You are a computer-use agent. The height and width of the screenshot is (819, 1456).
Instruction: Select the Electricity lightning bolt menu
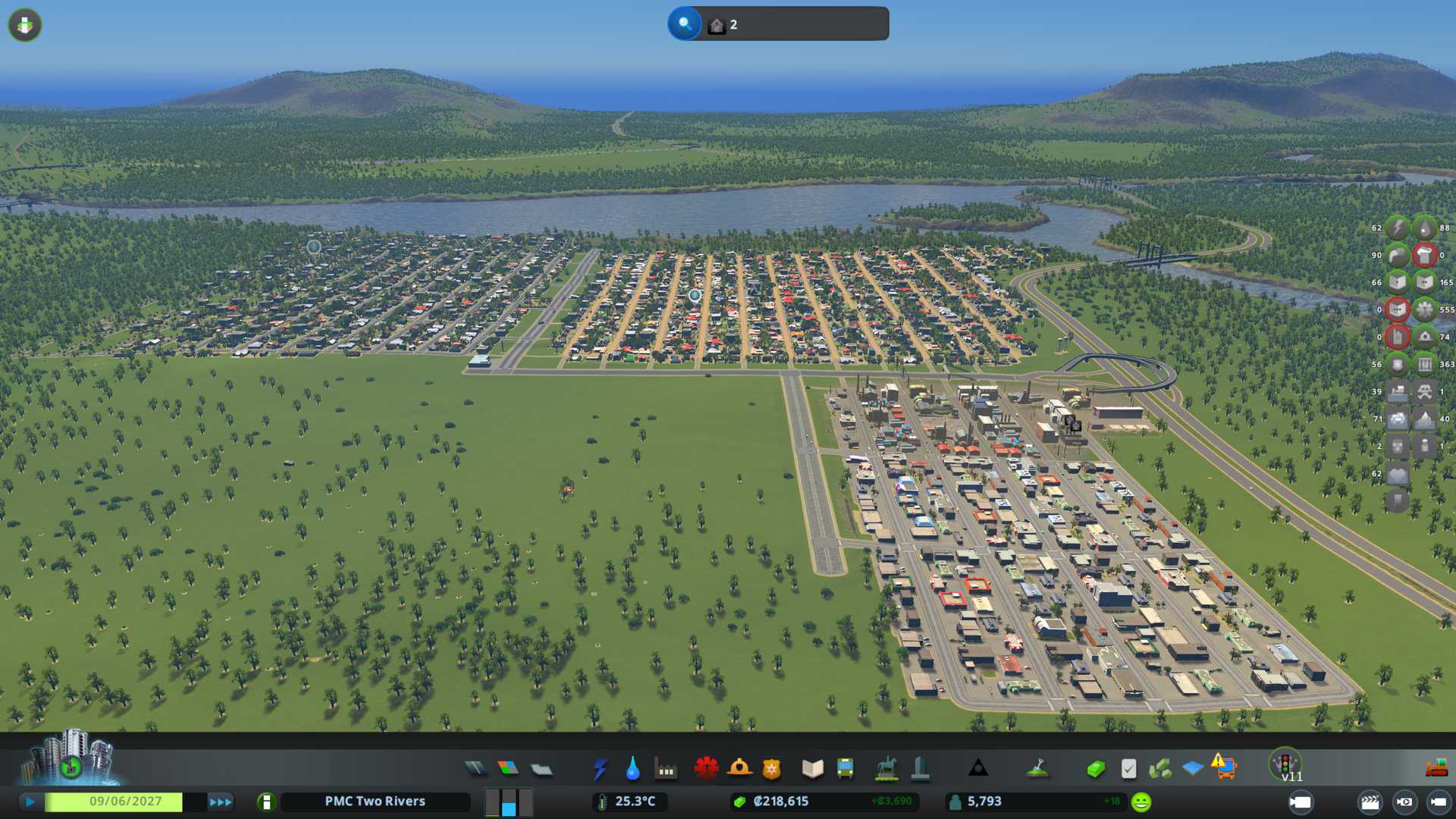(600, 769)
